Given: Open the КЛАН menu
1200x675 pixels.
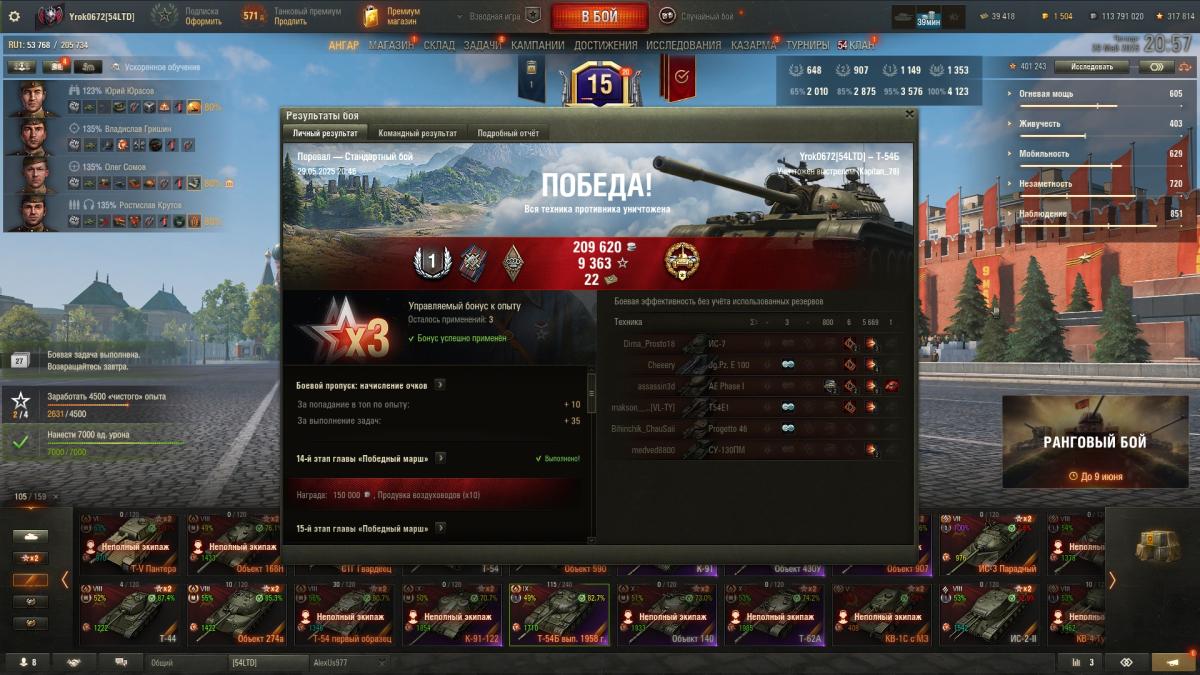Looking at the screenshot, I should coord(861,45).
